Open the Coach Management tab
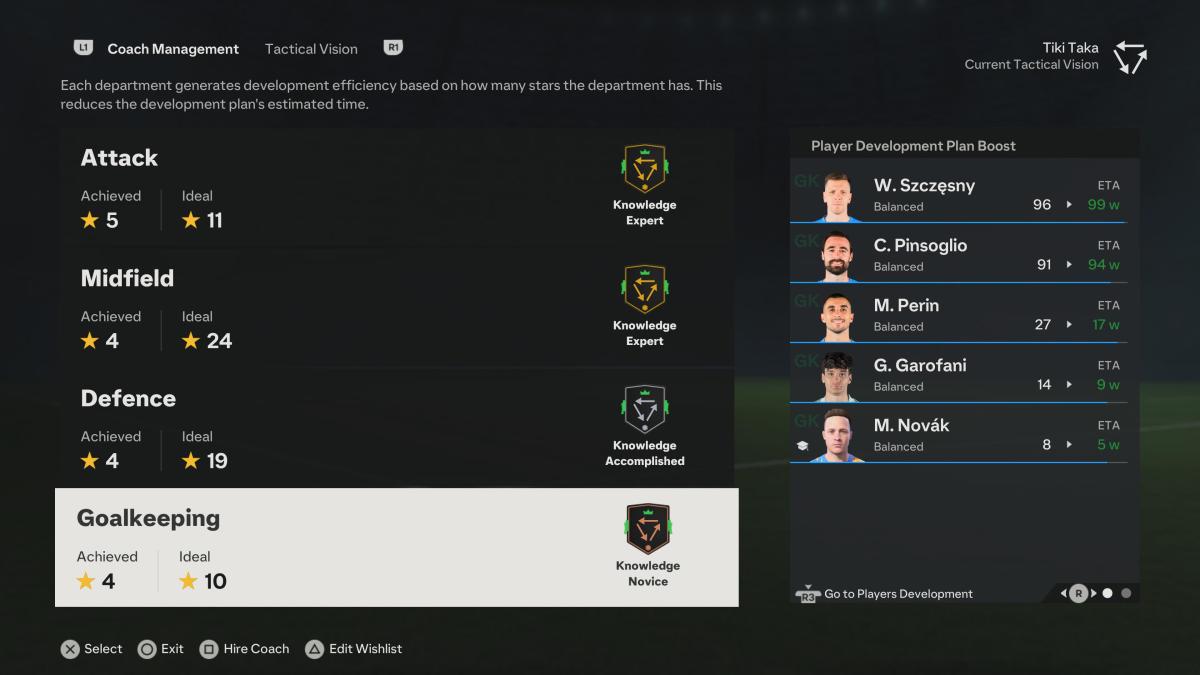The width and height of the screenshot is (1200, 675). point(173,48)
